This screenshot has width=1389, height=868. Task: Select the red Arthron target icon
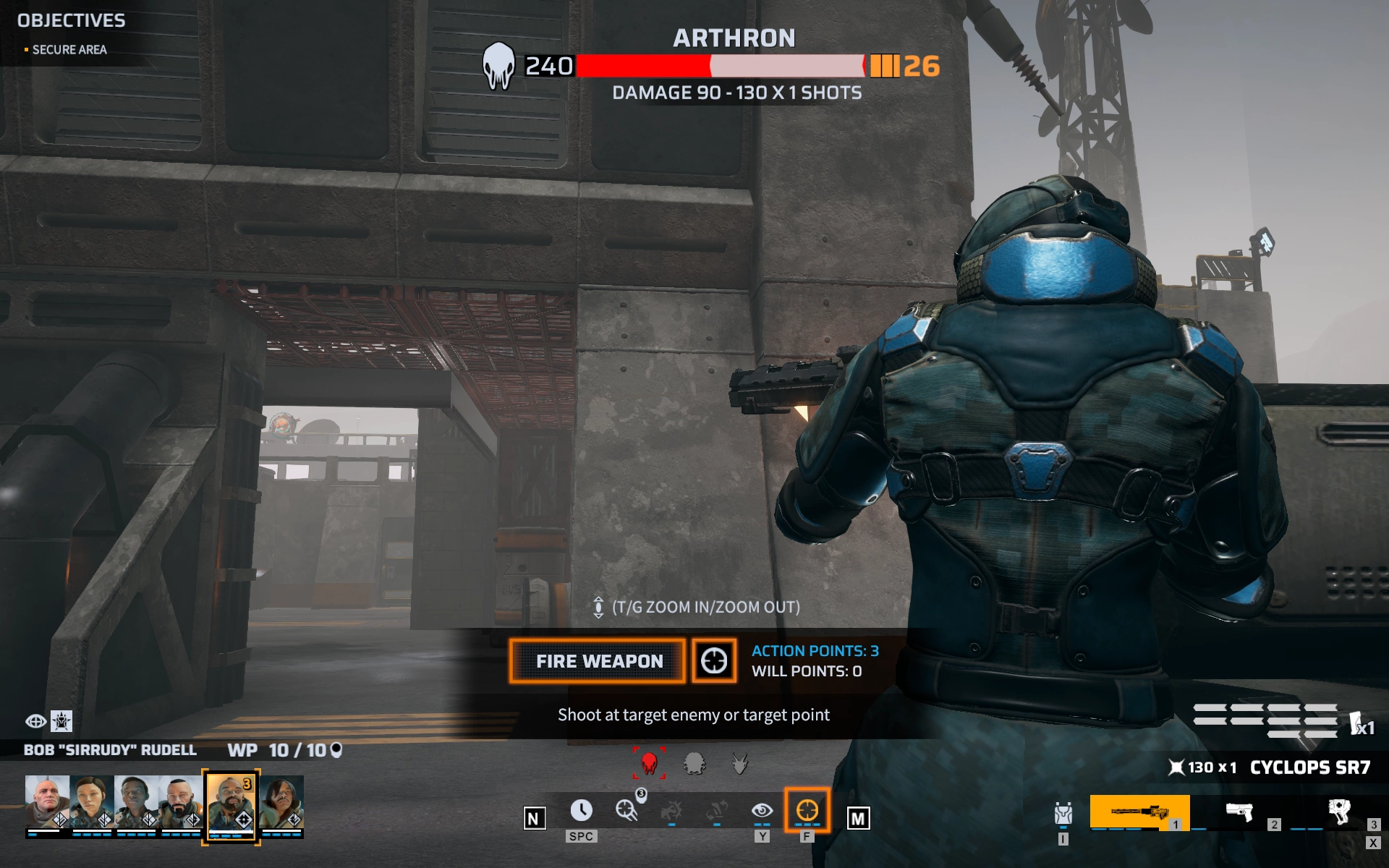tap(649, 763)
